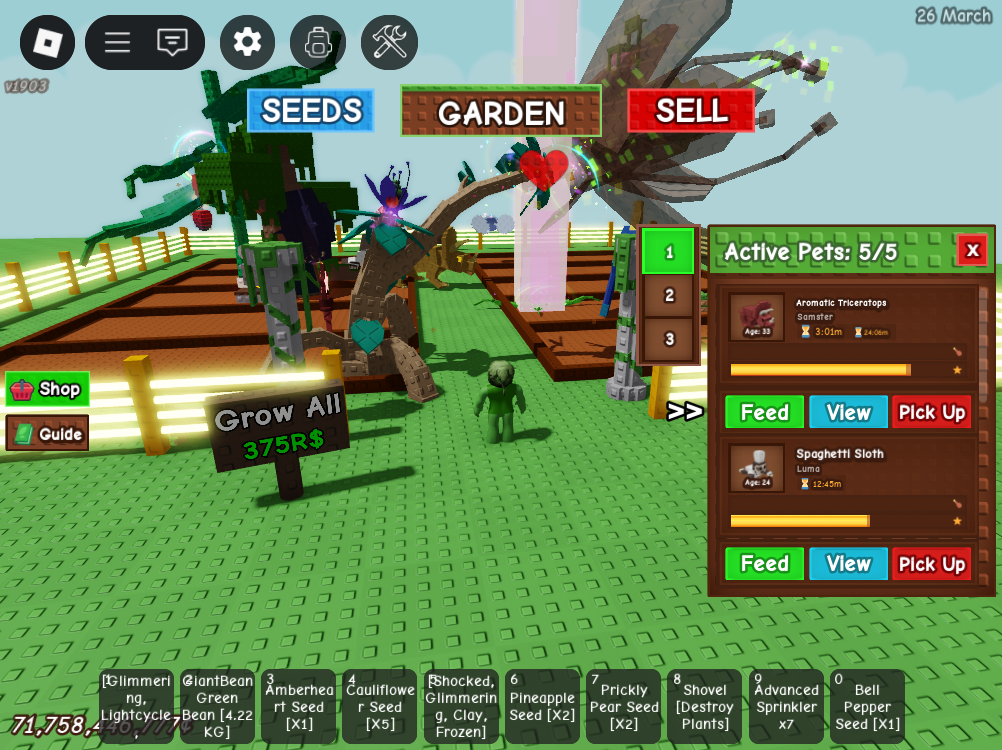Close the Active Pets panel

tap(972, 250)
